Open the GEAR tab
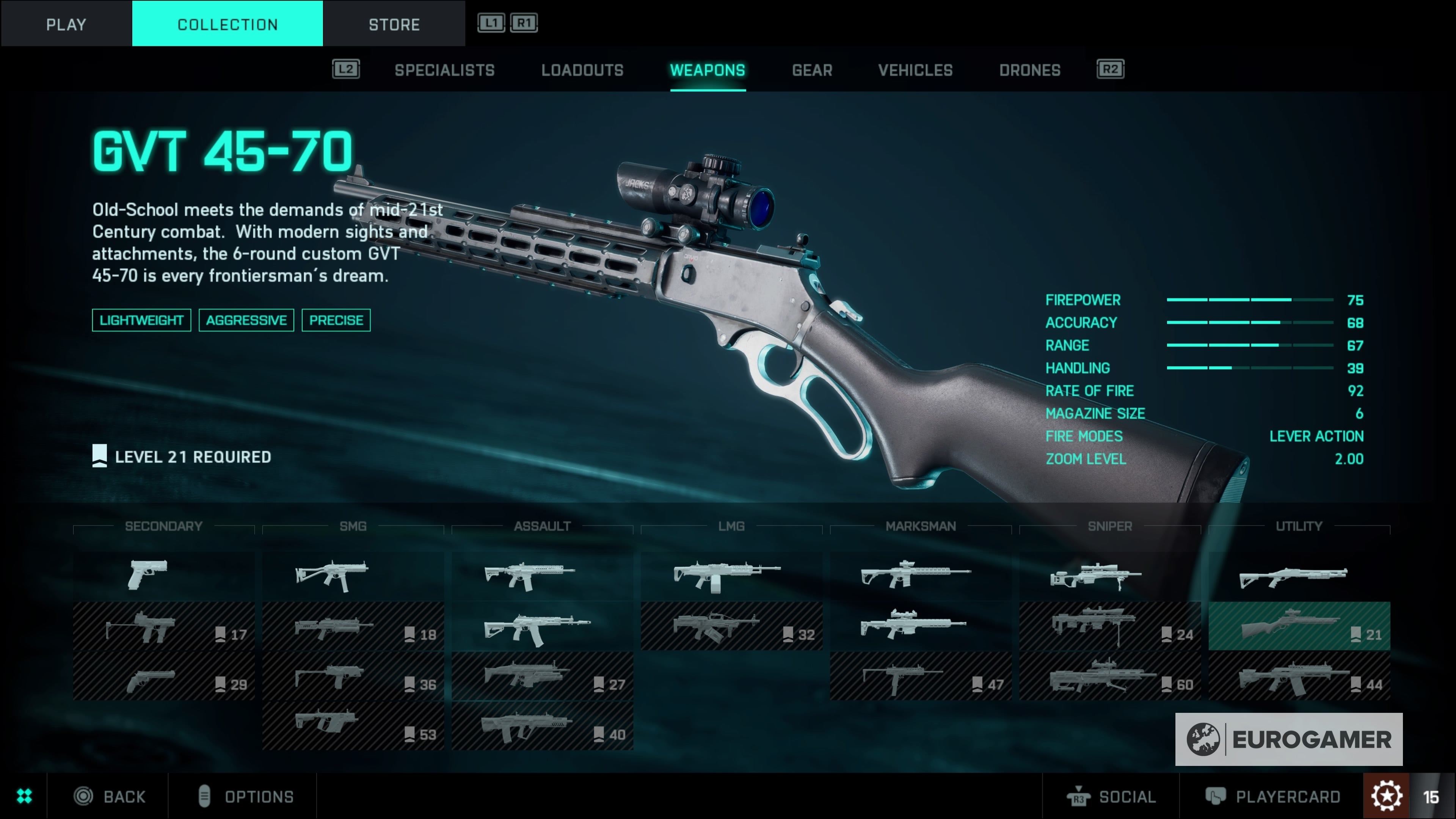This screenshot has height=819, width=1456. click(812, 70)
